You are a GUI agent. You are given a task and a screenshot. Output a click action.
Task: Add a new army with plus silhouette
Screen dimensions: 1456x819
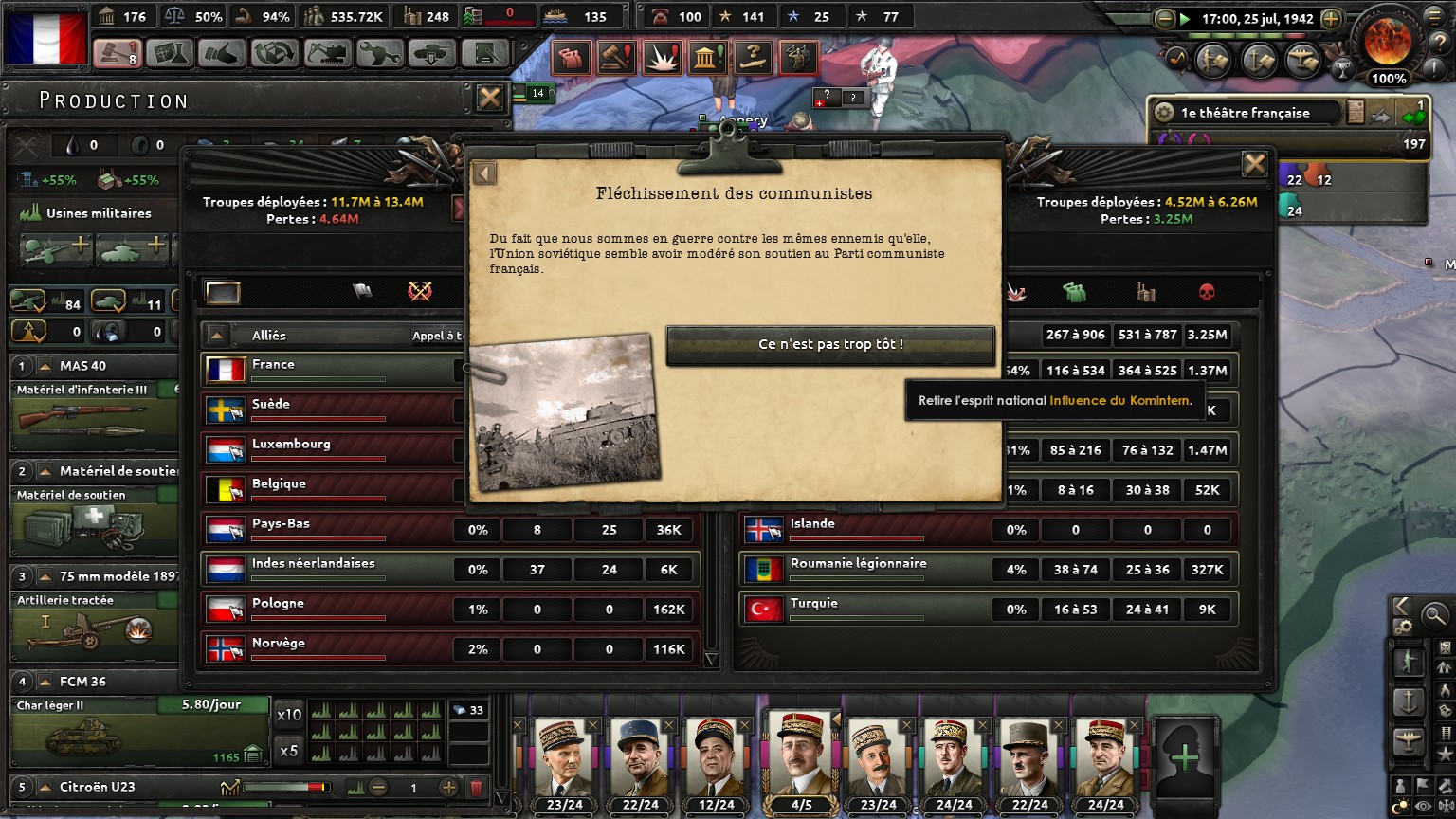(1185, 757)
